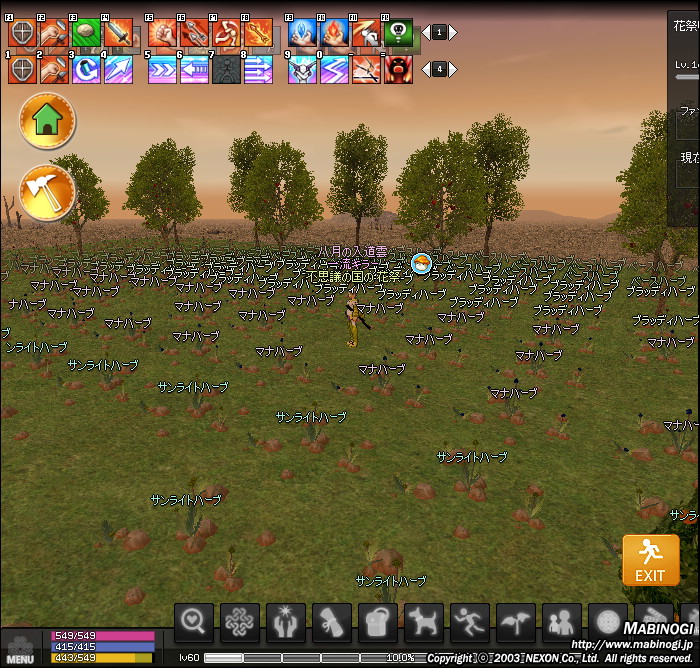Open the inventory bag icon

(x=378, y=623)
